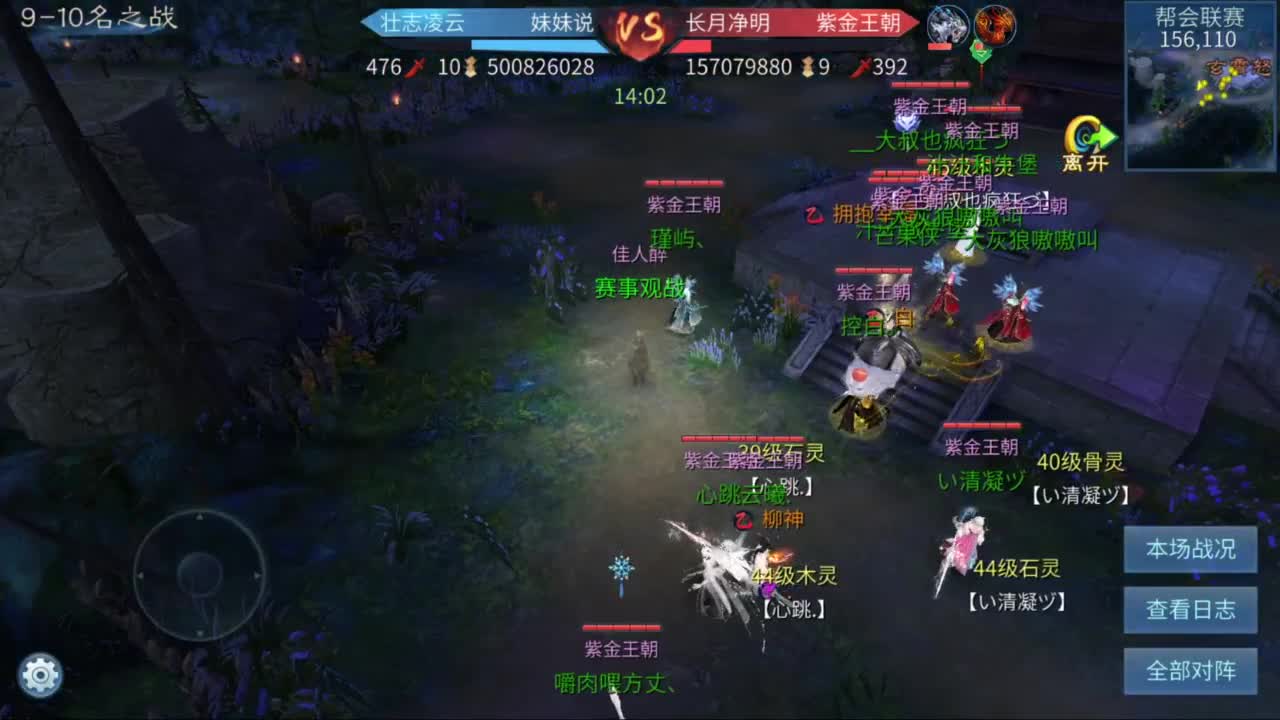Viewport: 1280px width, 720px height.
Task: Open the 查看日志 view log panel
Action: [x=1190, y=610]
